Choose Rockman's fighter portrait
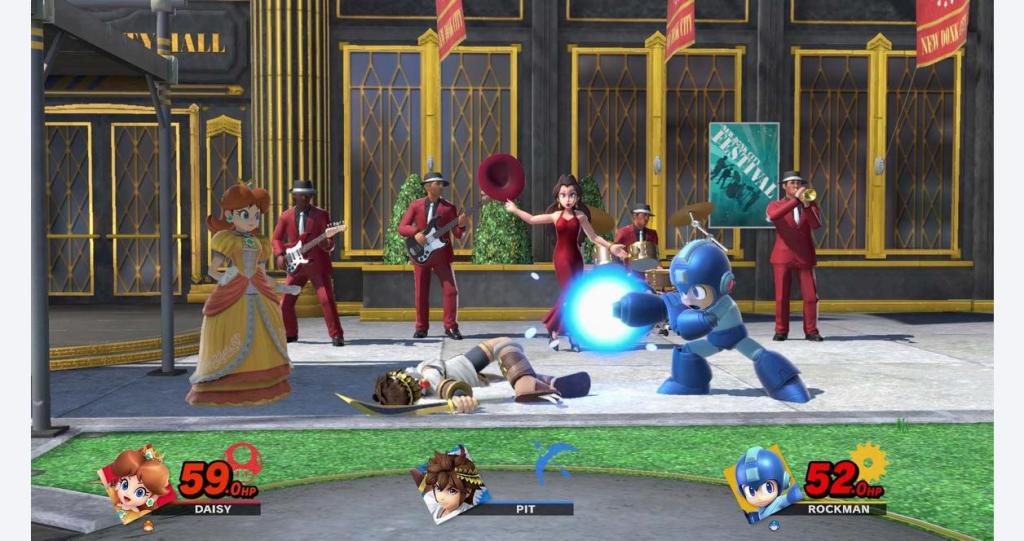 [x=765, y=485]
